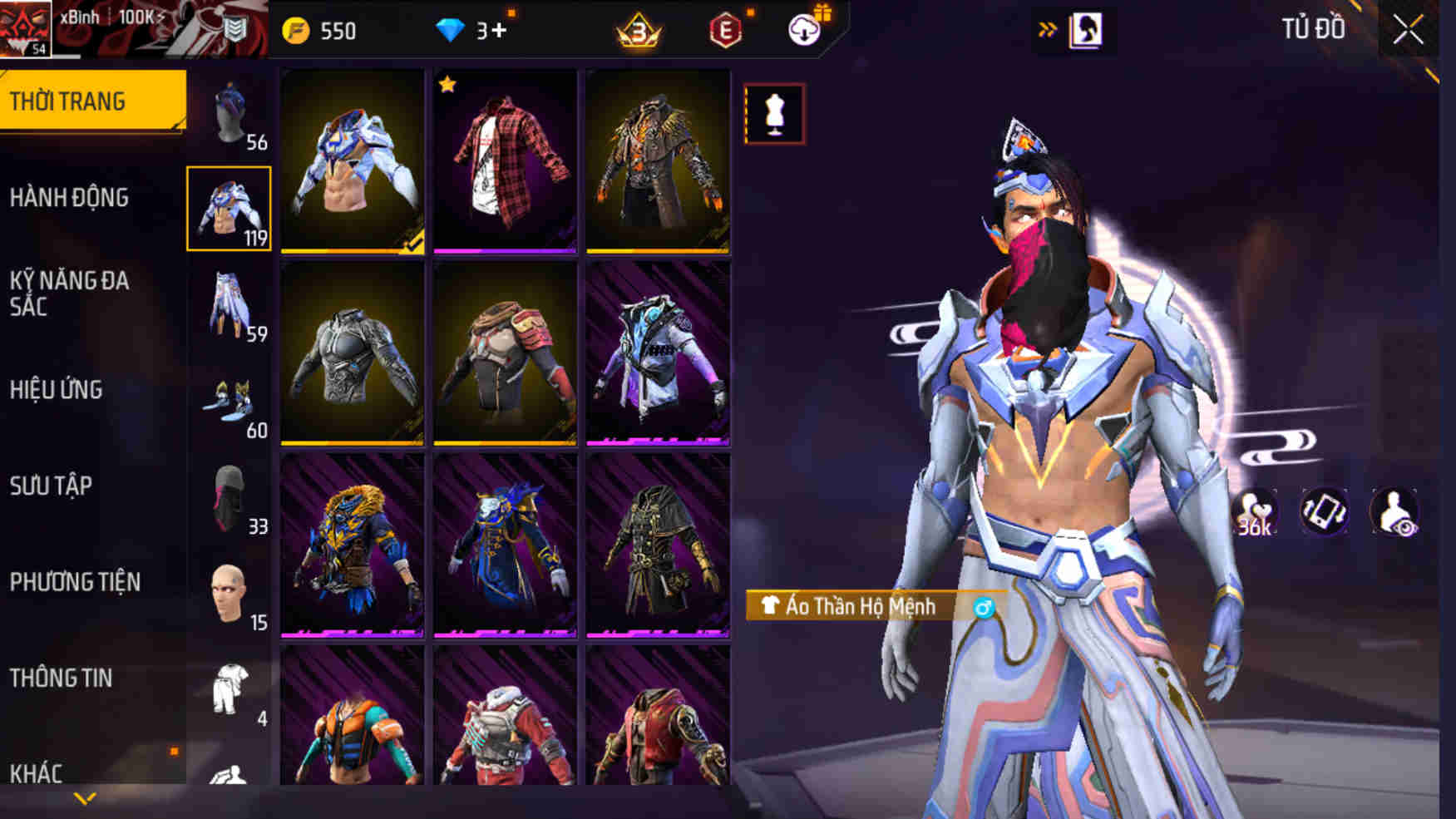Show the Thông Tin section

click(x=61, y=678)
